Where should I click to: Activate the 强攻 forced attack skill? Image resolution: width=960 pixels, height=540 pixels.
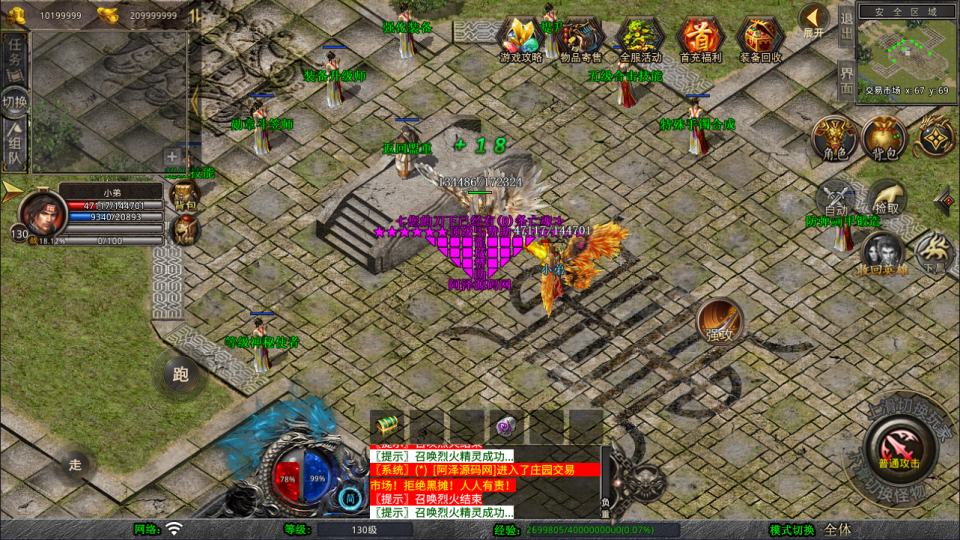click(719, 319)
